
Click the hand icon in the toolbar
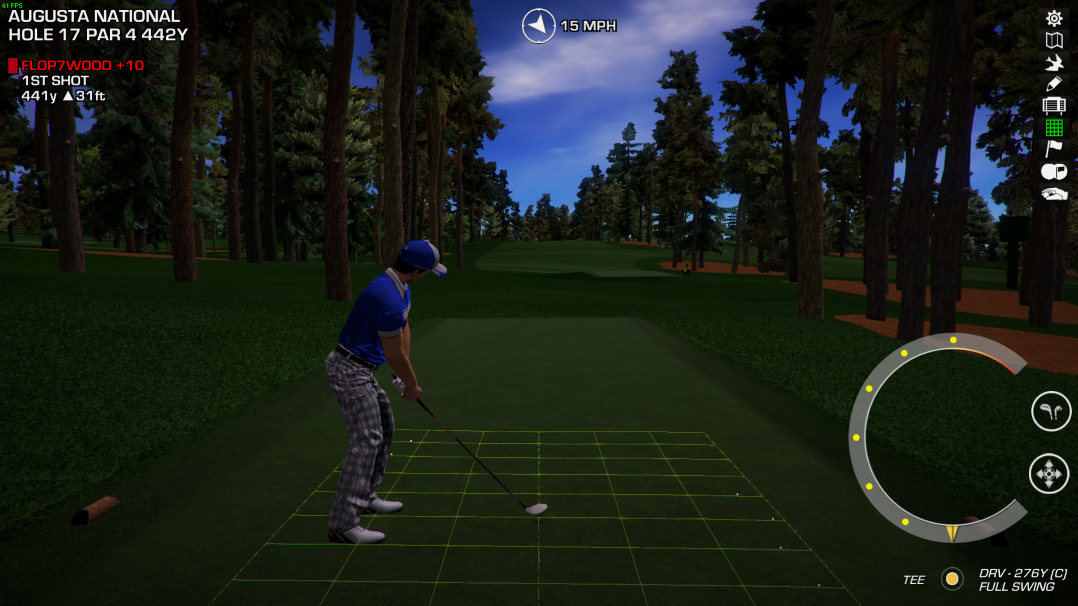pyautogui.click(x=1053, y=194)
